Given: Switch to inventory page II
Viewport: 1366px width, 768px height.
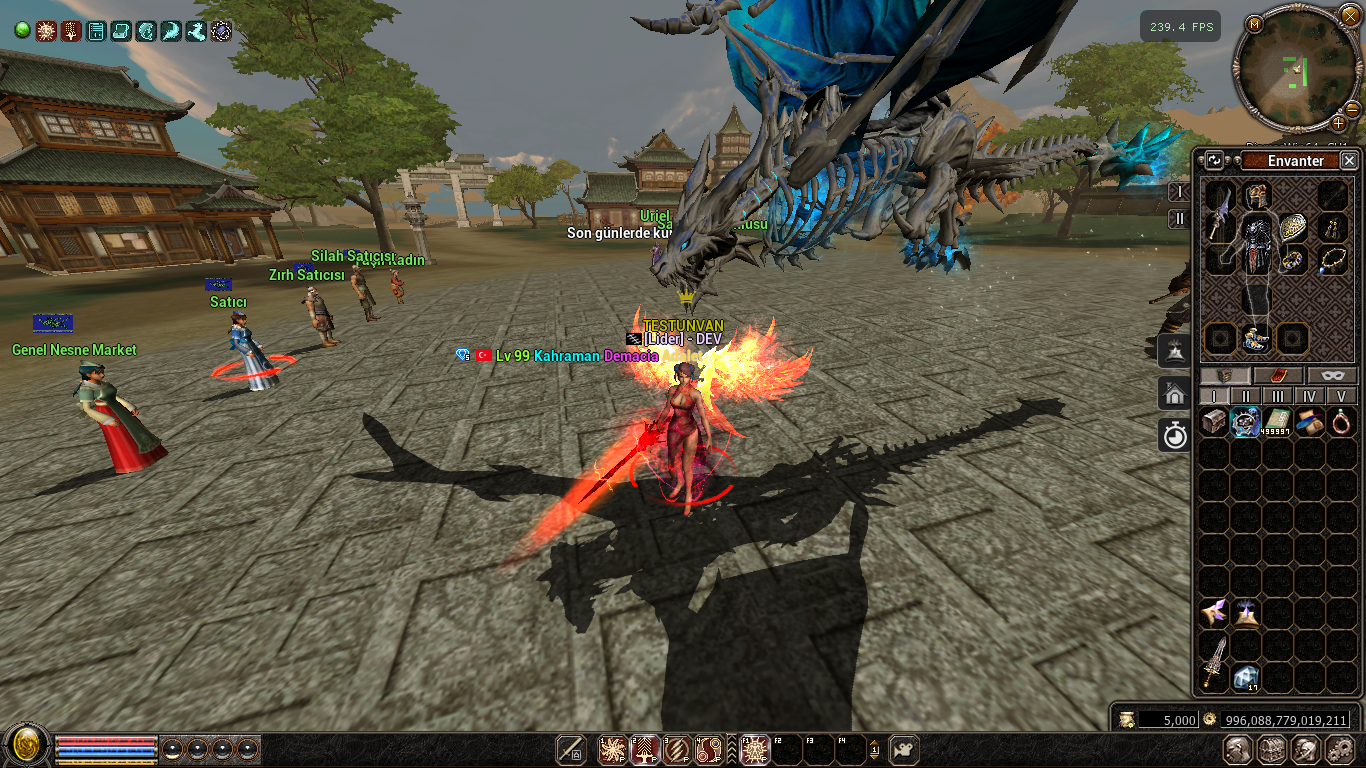Looking at the screenshot, I should click(1245, 396).
